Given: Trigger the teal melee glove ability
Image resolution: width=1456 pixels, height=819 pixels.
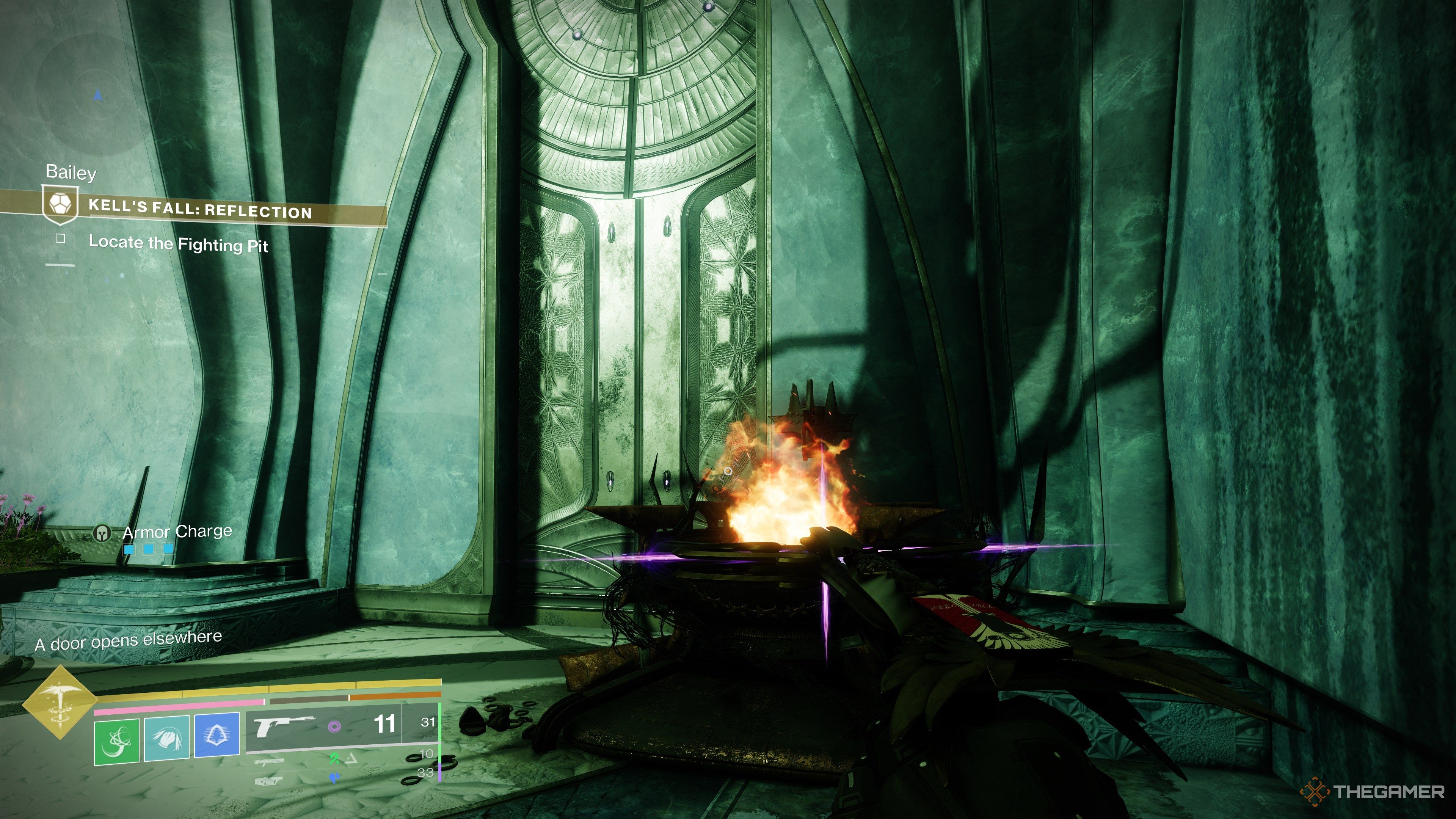Looking at the screenshot, I should click(167, 738).
